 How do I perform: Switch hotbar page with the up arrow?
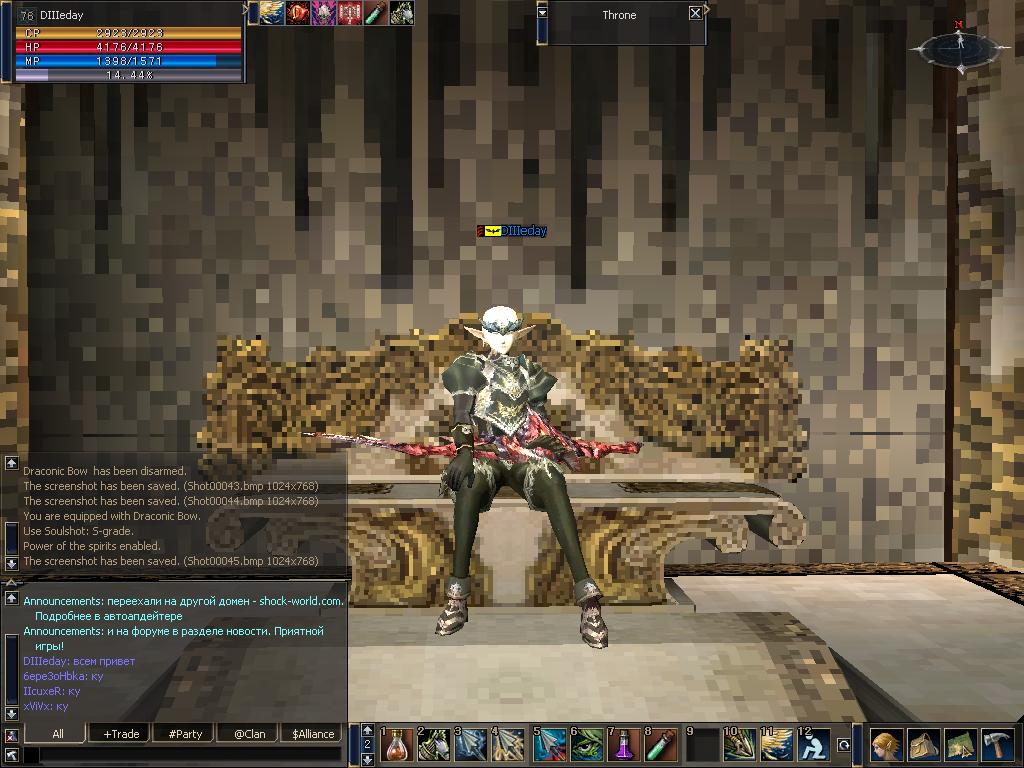[367, 731]
